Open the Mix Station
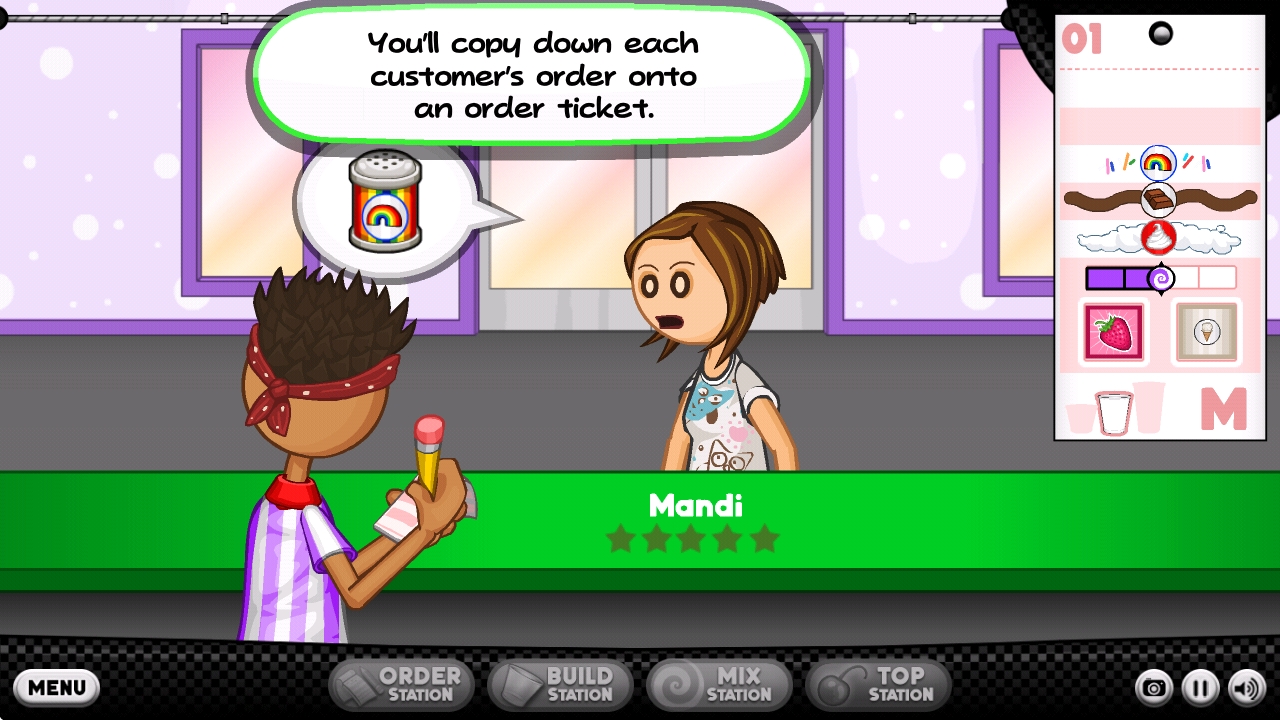This screenshot has width=1280, height=720. click(x=720, y=685)
